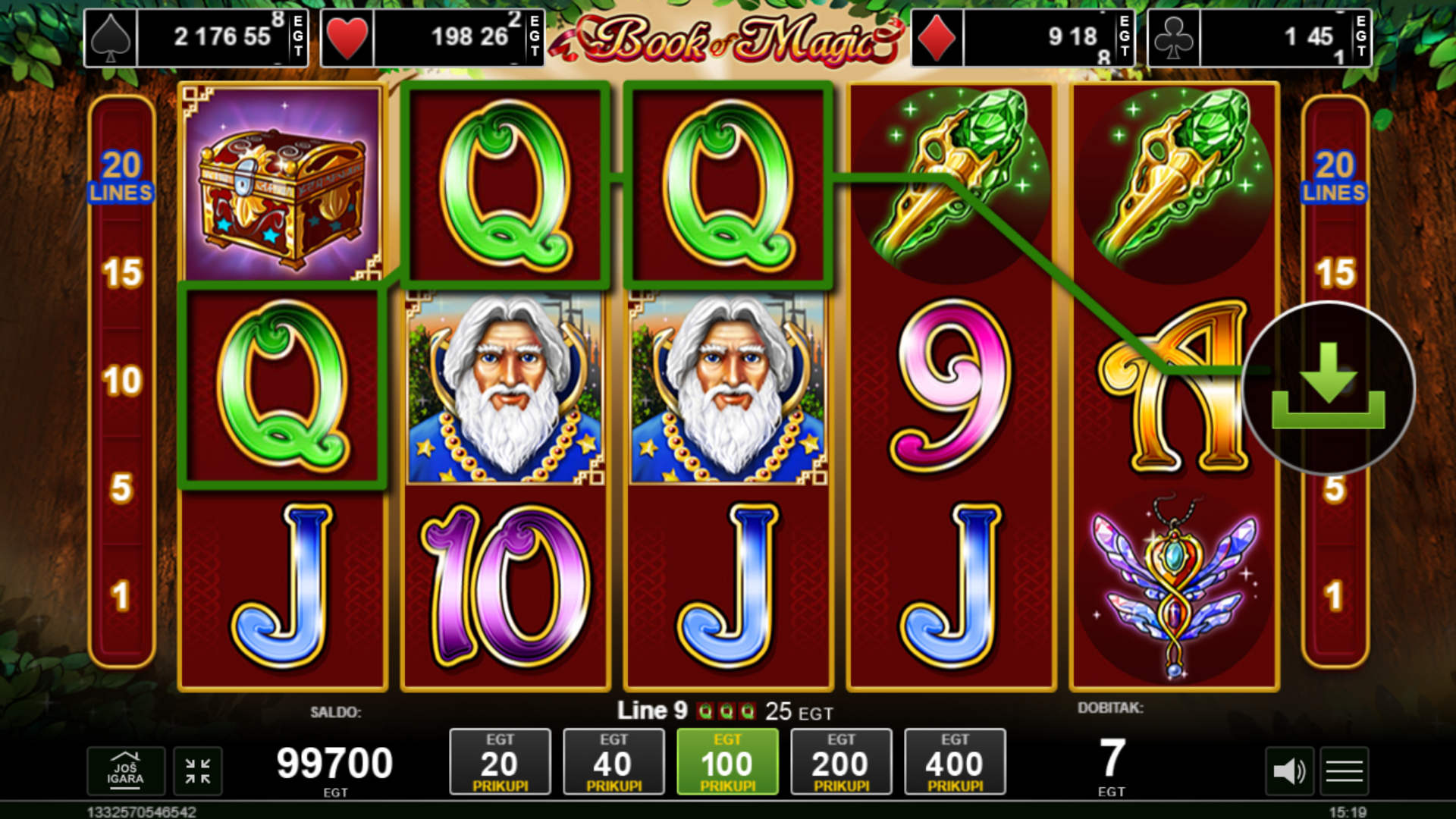Screen dimensions: 1456x819
Task: Open more games via Još Igara
Action: click(125, 771)
